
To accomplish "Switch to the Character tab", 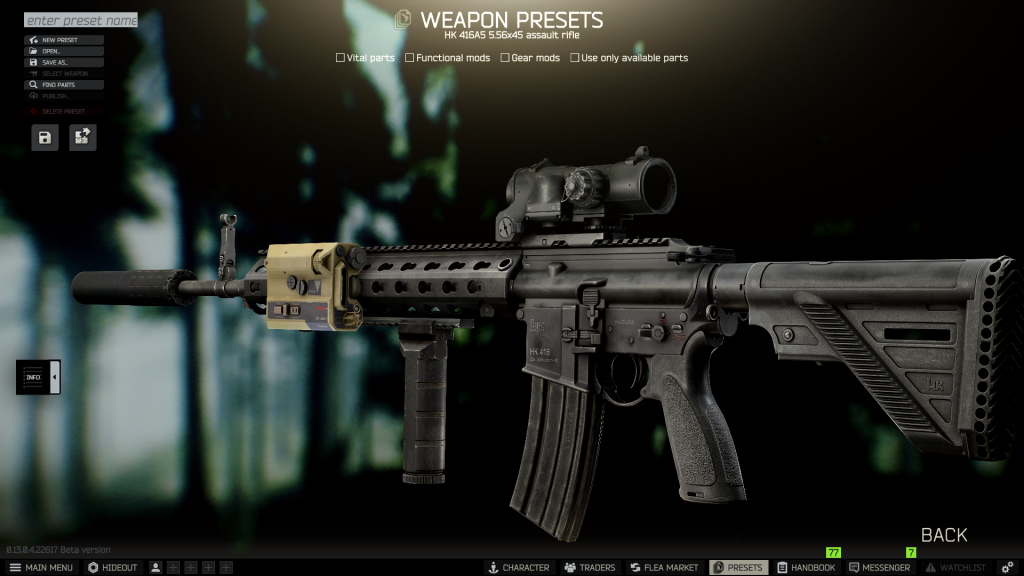I will tap(518, 568).
